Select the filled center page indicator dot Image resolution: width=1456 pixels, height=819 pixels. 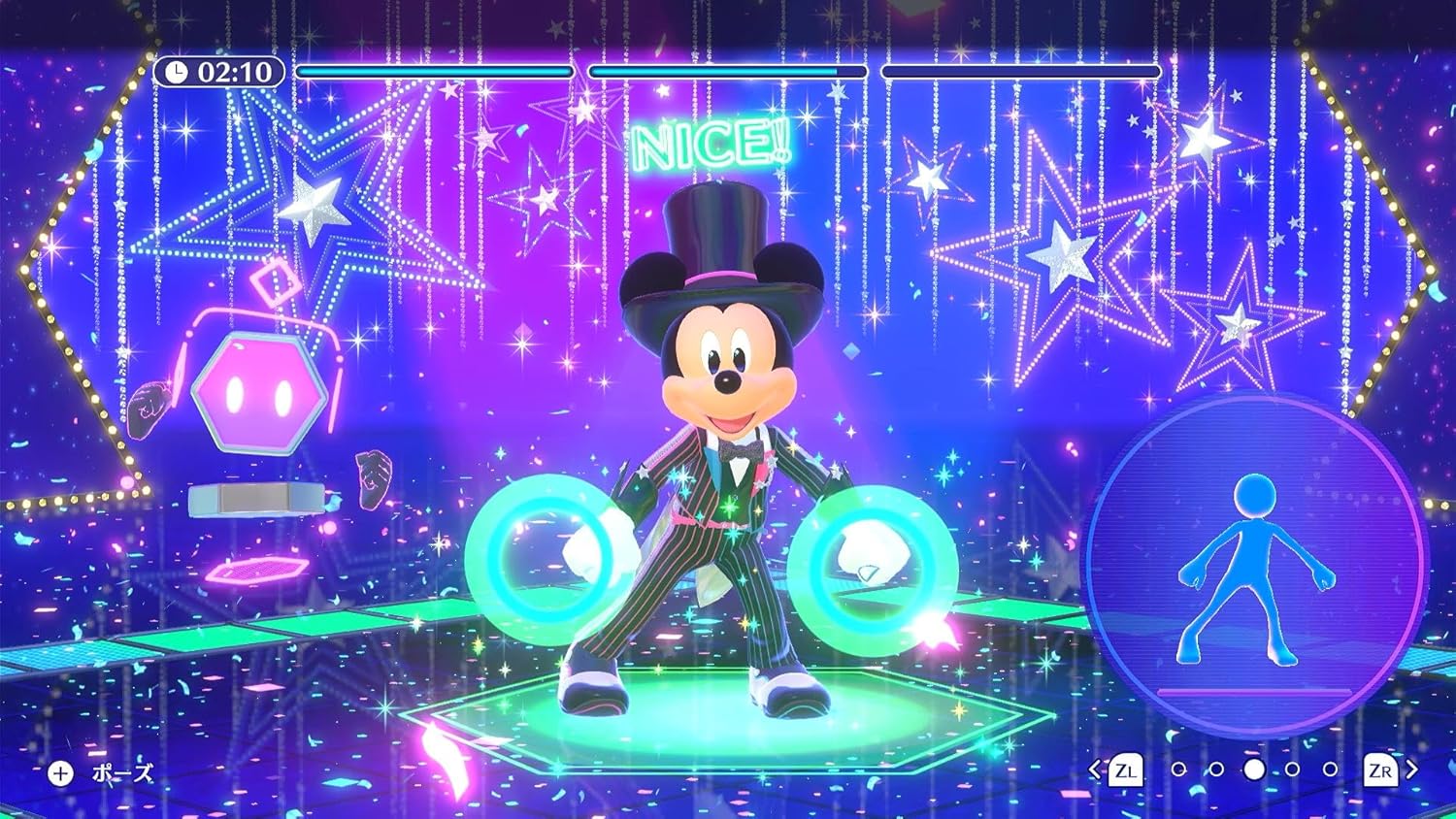coord(1254,770)
